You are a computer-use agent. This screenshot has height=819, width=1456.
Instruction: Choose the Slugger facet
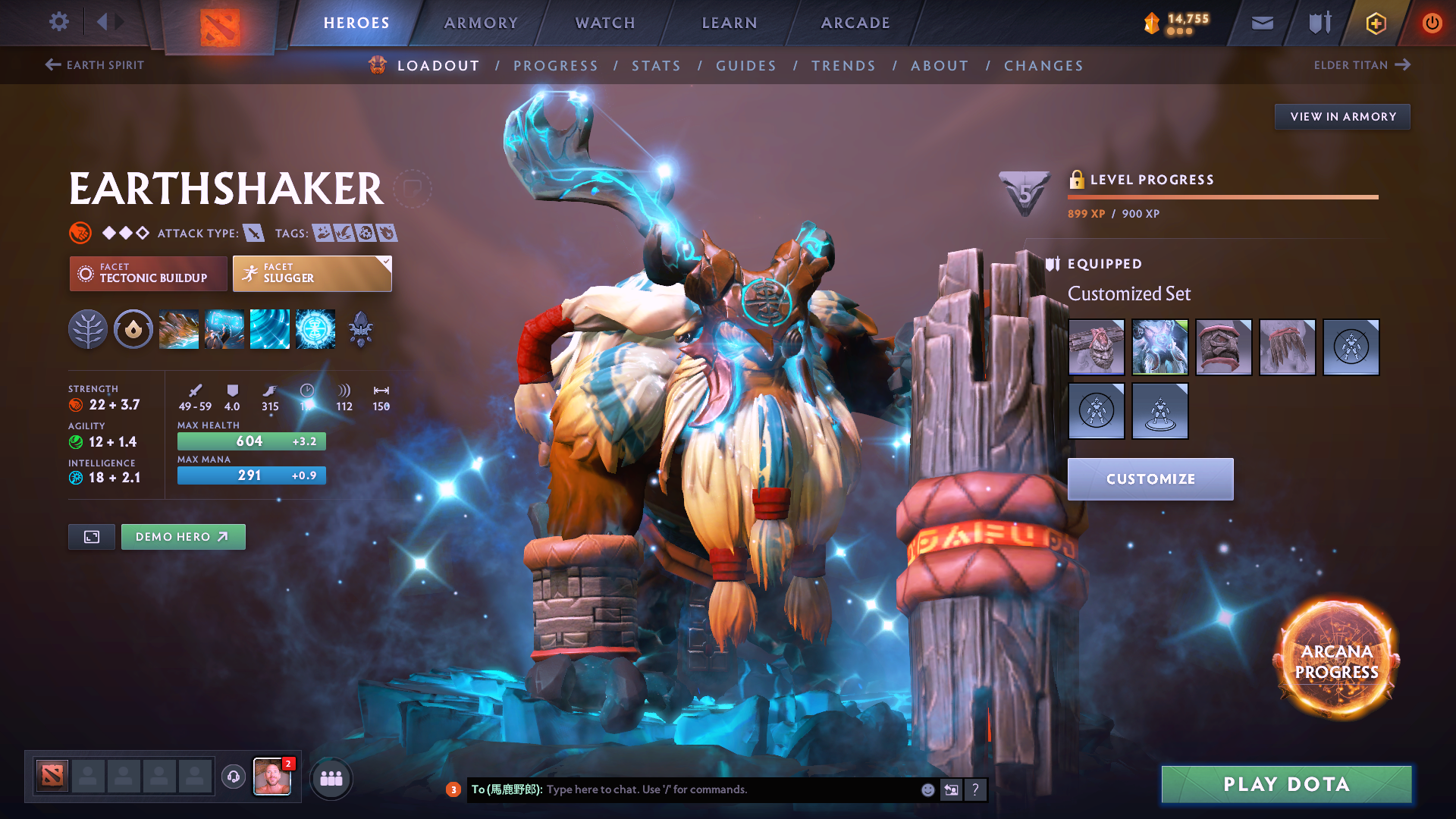coord(312,273)
